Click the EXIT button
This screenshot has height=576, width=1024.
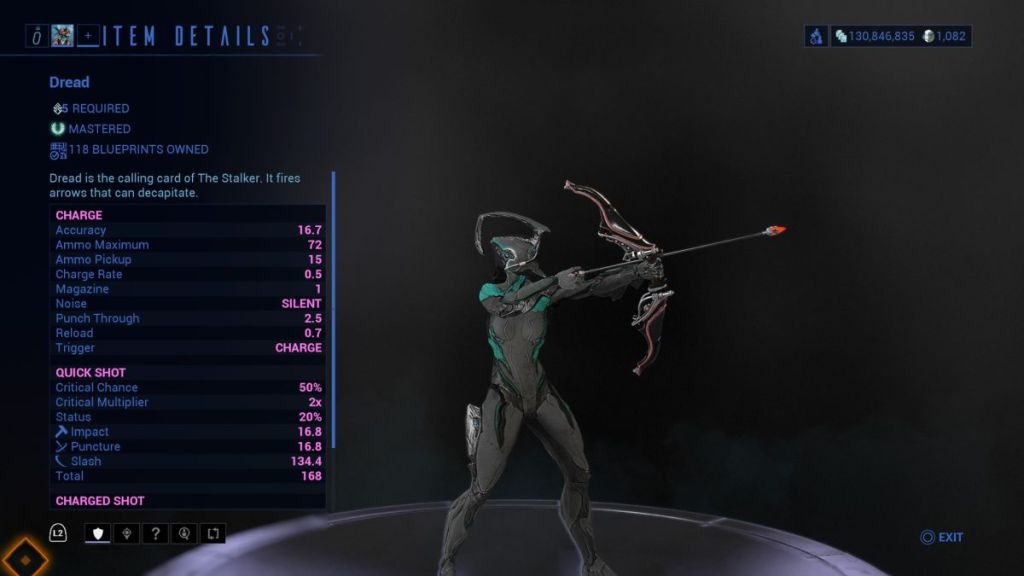[941, 537]
